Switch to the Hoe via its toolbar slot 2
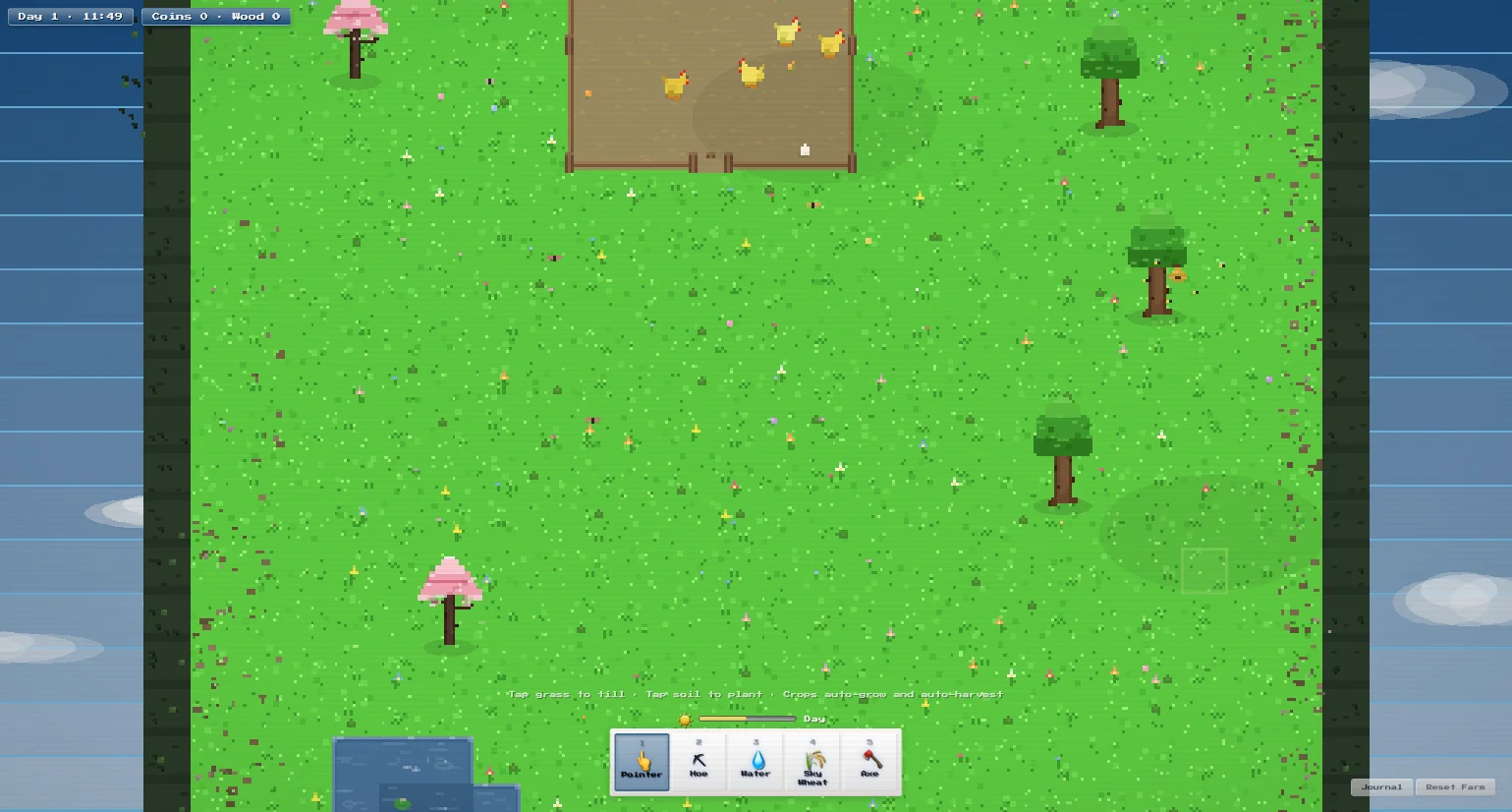1512x812 pixels. (698, 762)
